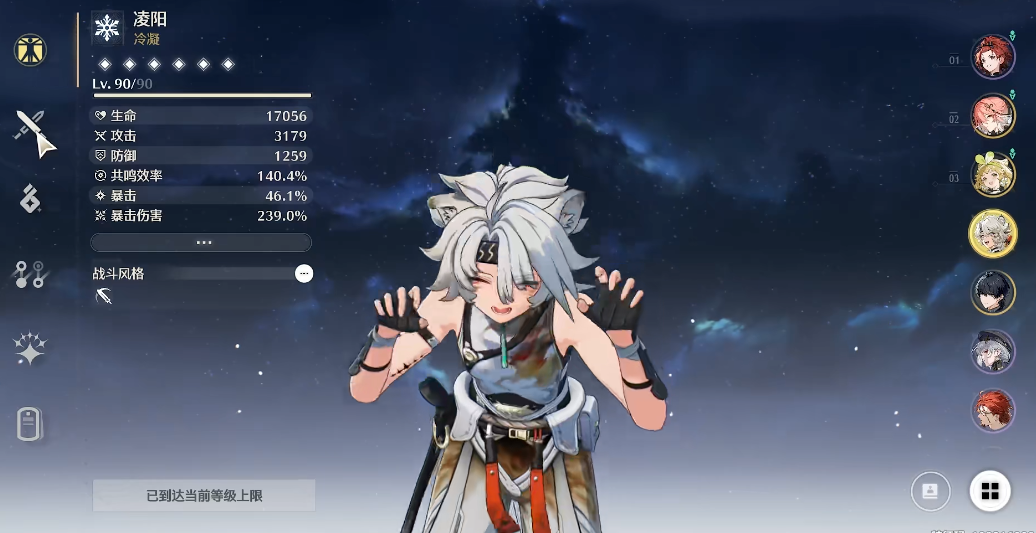Pick the slot 03 blonde character portrait
Image resolution: width=1036 pixels, height=533 pixels.
pos(992,174)
